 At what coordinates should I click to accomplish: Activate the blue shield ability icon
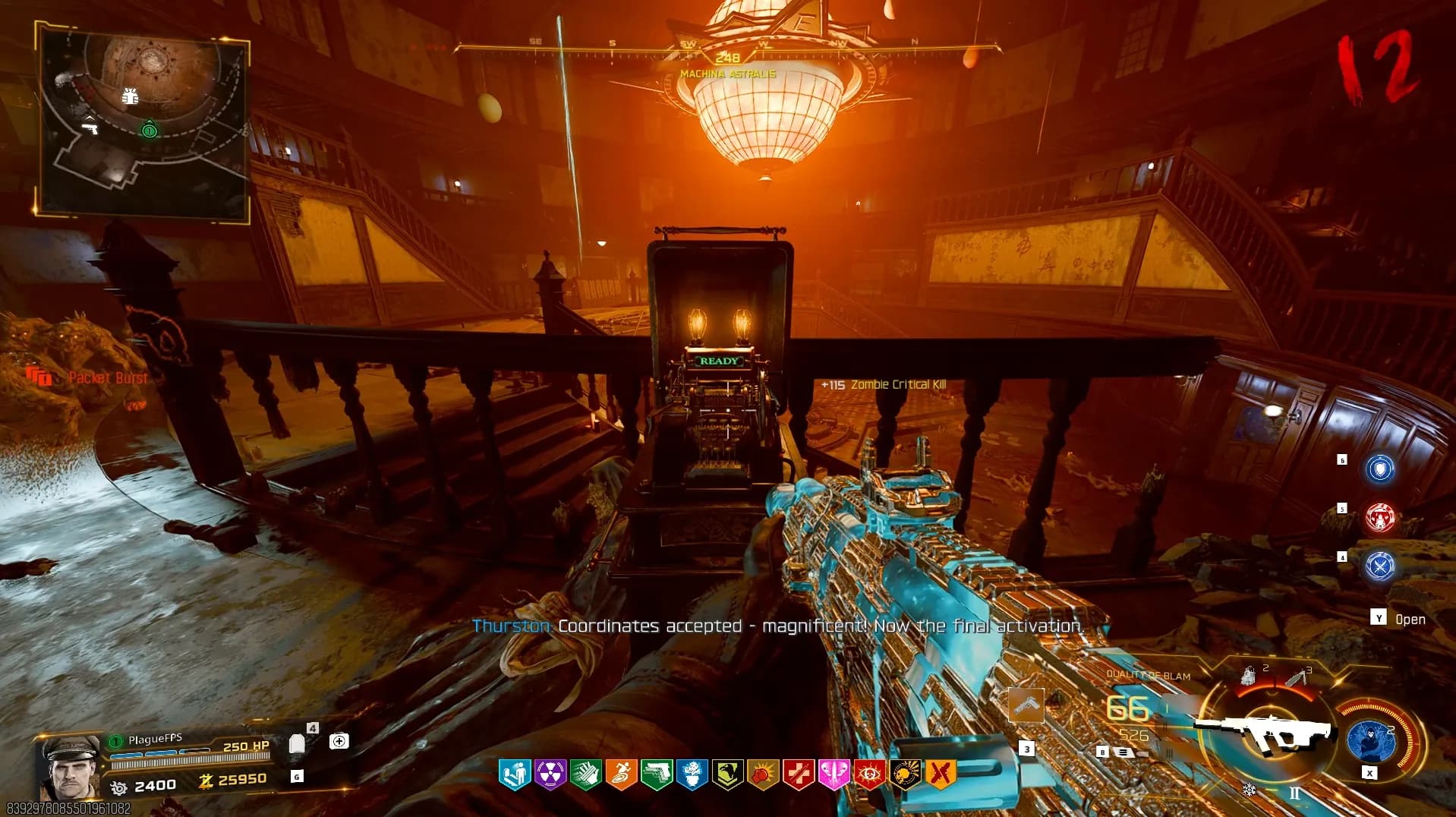click(1379, 469)
